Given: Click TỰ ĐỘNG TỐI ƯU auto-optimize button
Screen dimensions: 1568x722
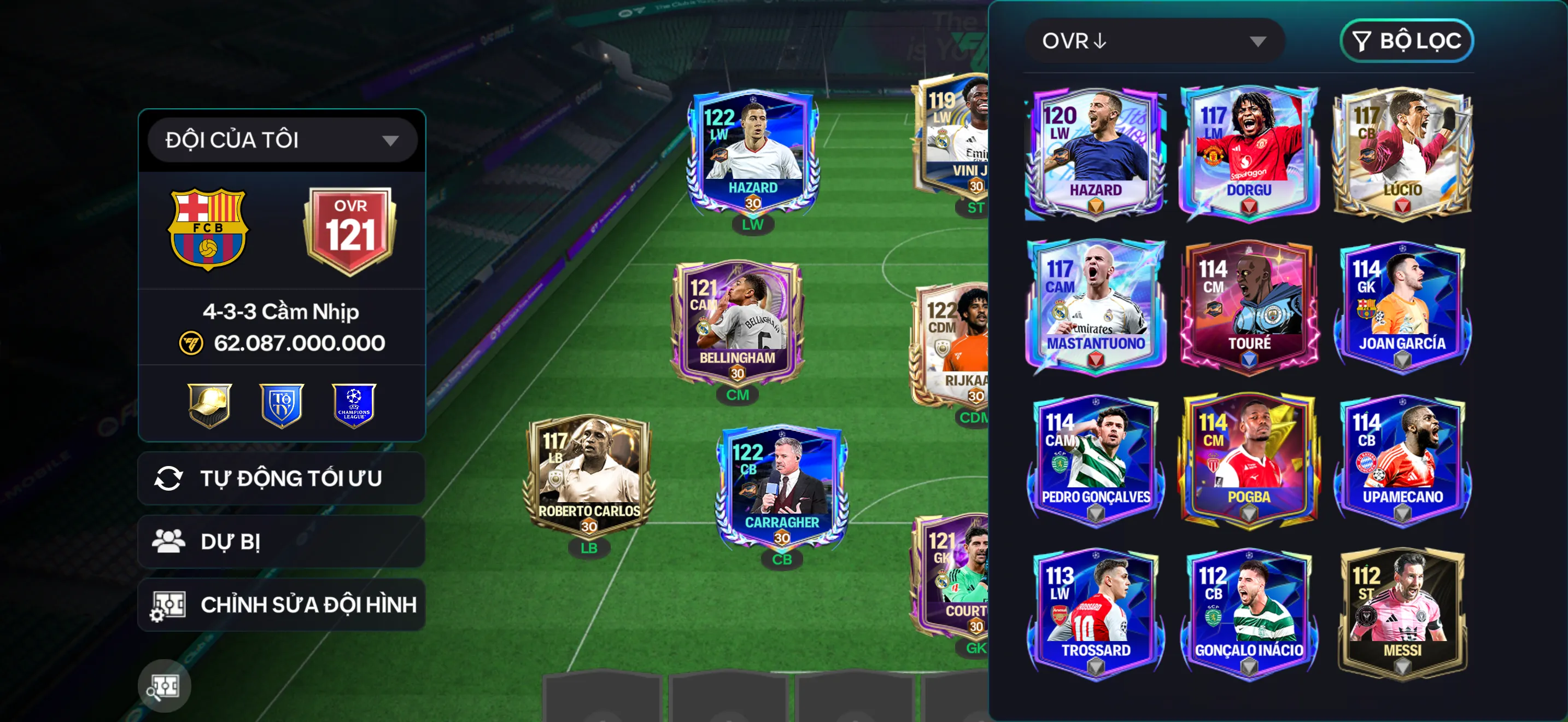Looking at the screenshot, I should [x=282, y=479].
